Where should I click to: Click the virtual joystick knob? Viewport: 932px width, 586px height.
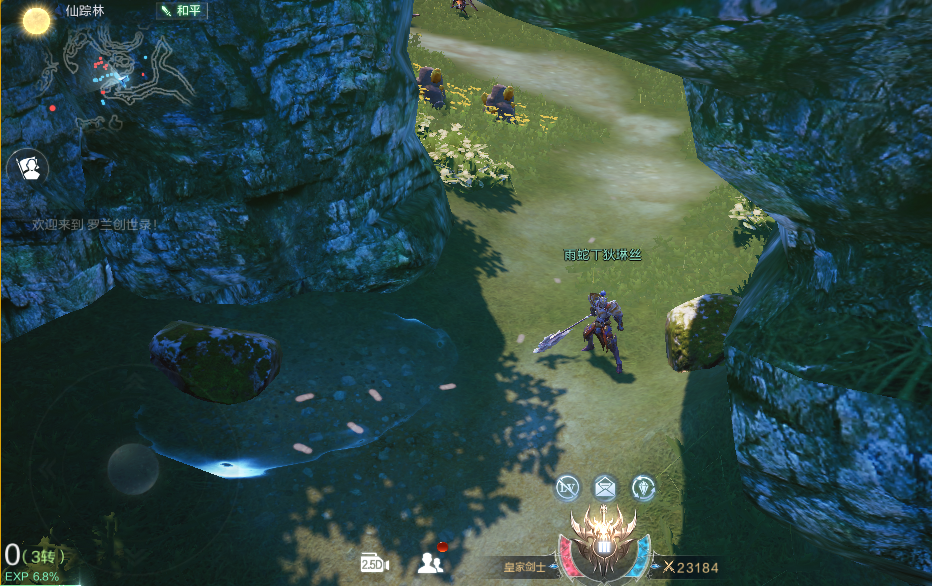[x=132, y=468]
